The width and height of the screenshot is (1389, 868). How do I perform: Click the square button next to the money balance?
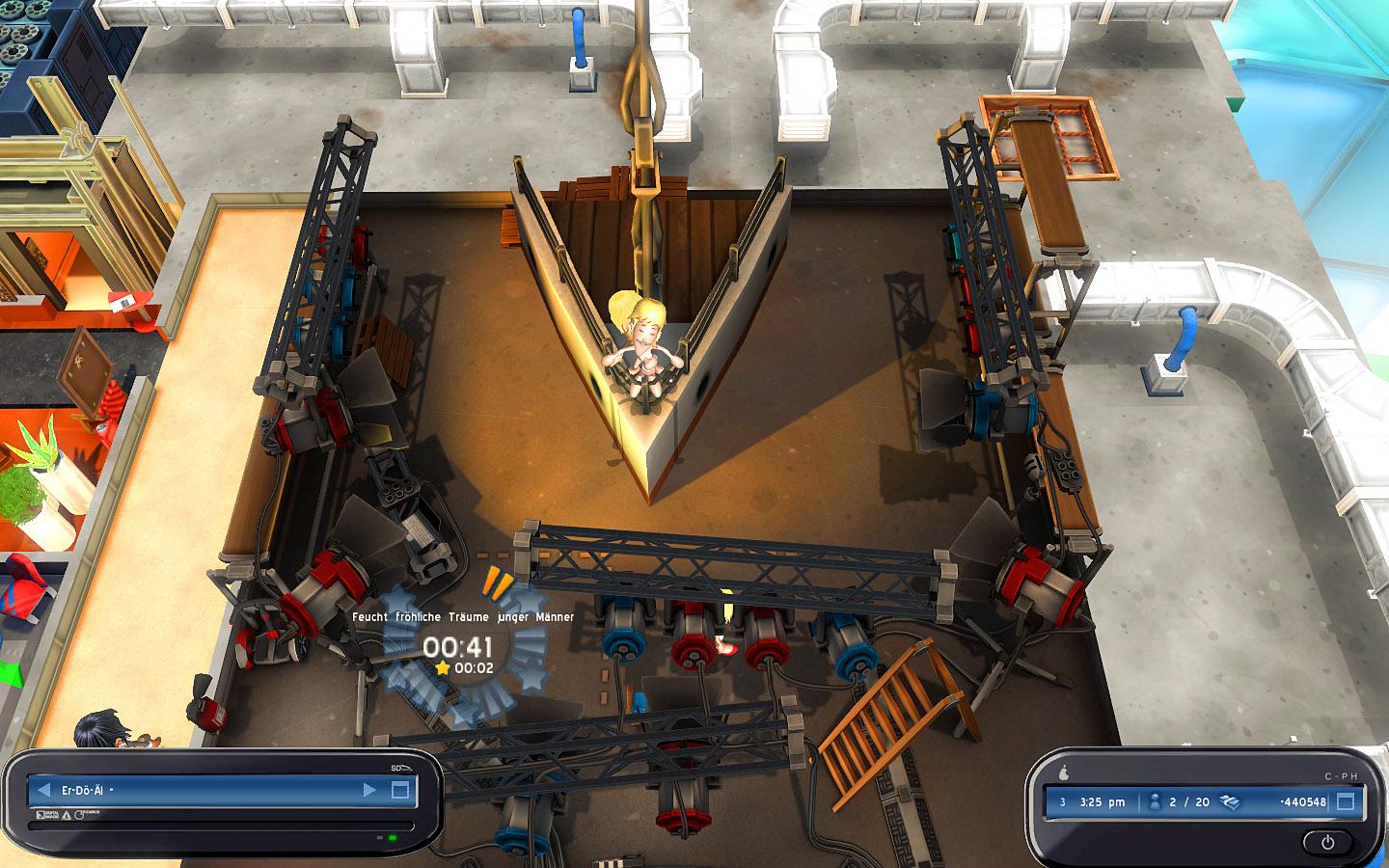pyautogui.click(x=1346, y=801)
